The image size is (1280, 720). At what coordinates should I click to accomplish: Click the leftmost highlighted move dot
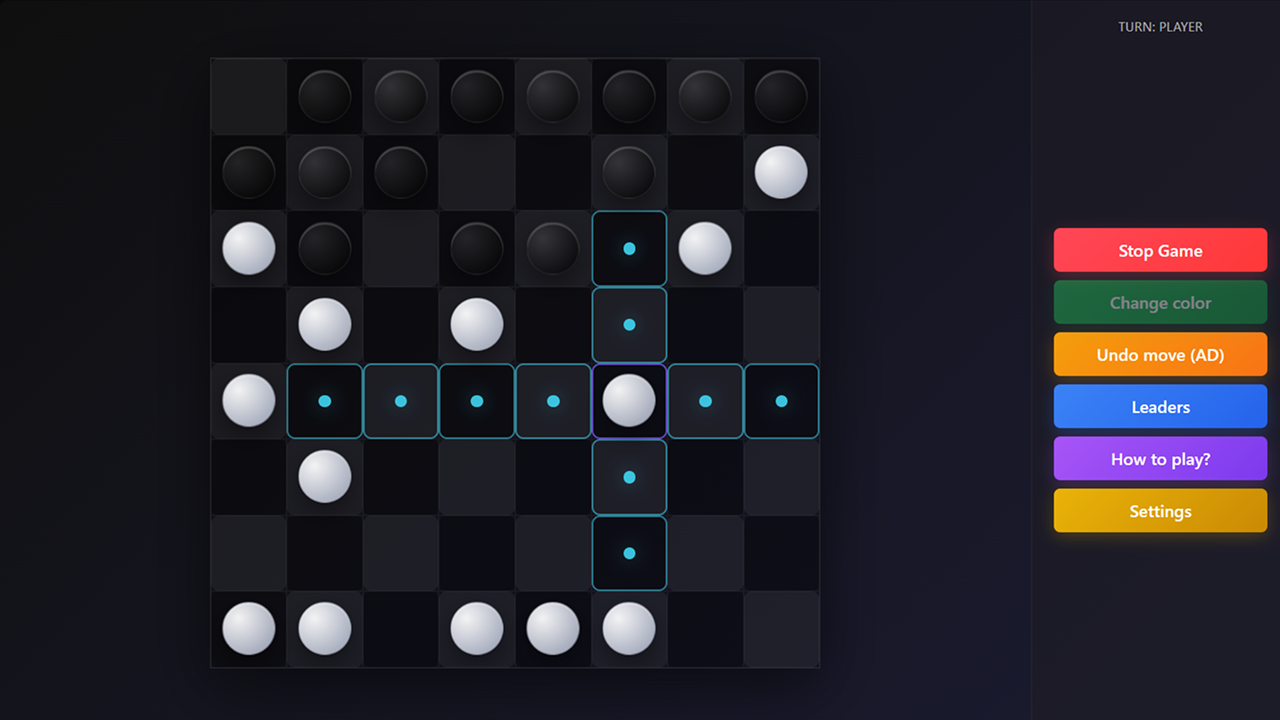point(324,401)
